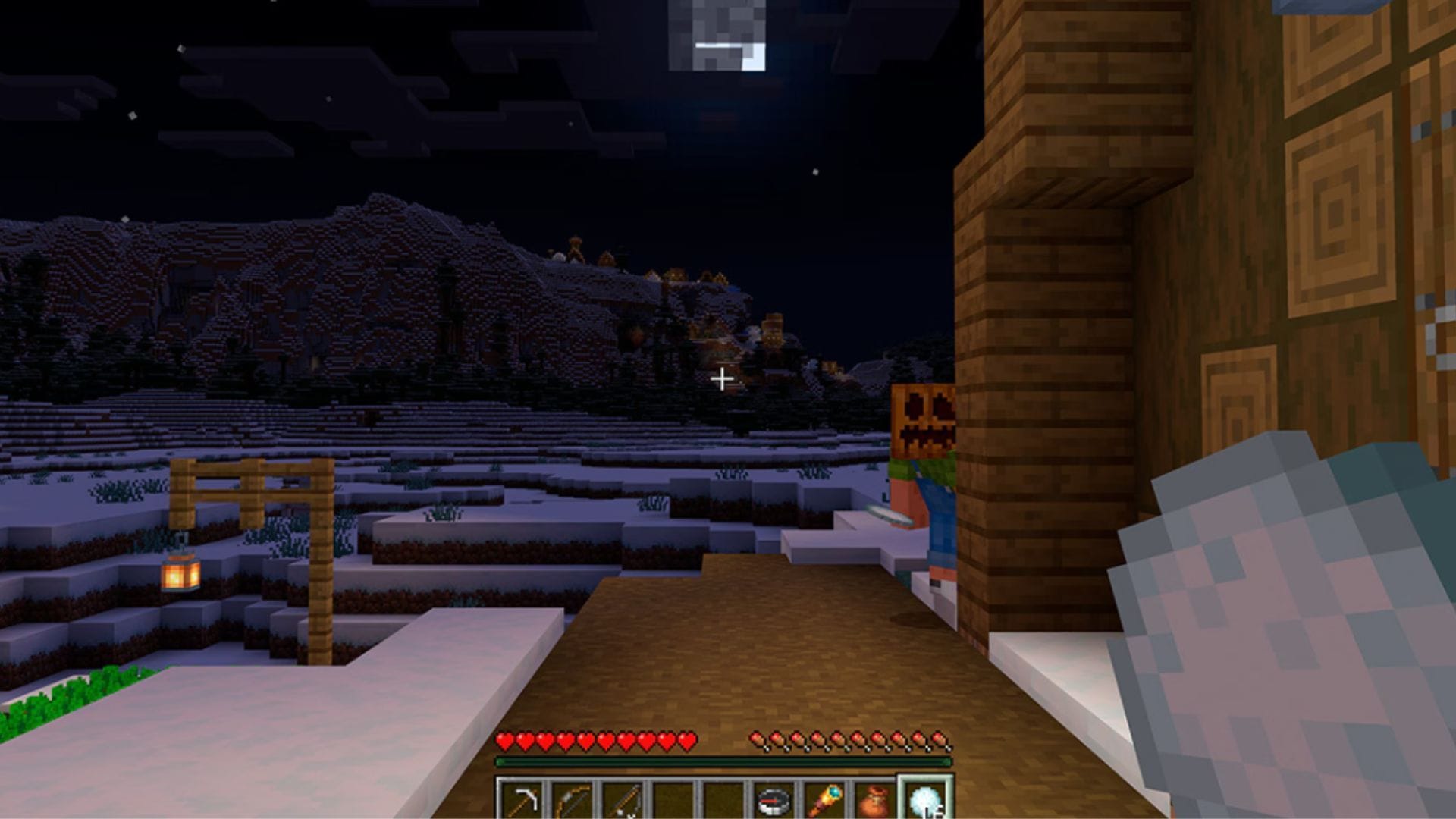The width and height of the screenshot is (1456, 819).
Task: Click the rightmost heart in the health bar
Action: pos(686,741)
